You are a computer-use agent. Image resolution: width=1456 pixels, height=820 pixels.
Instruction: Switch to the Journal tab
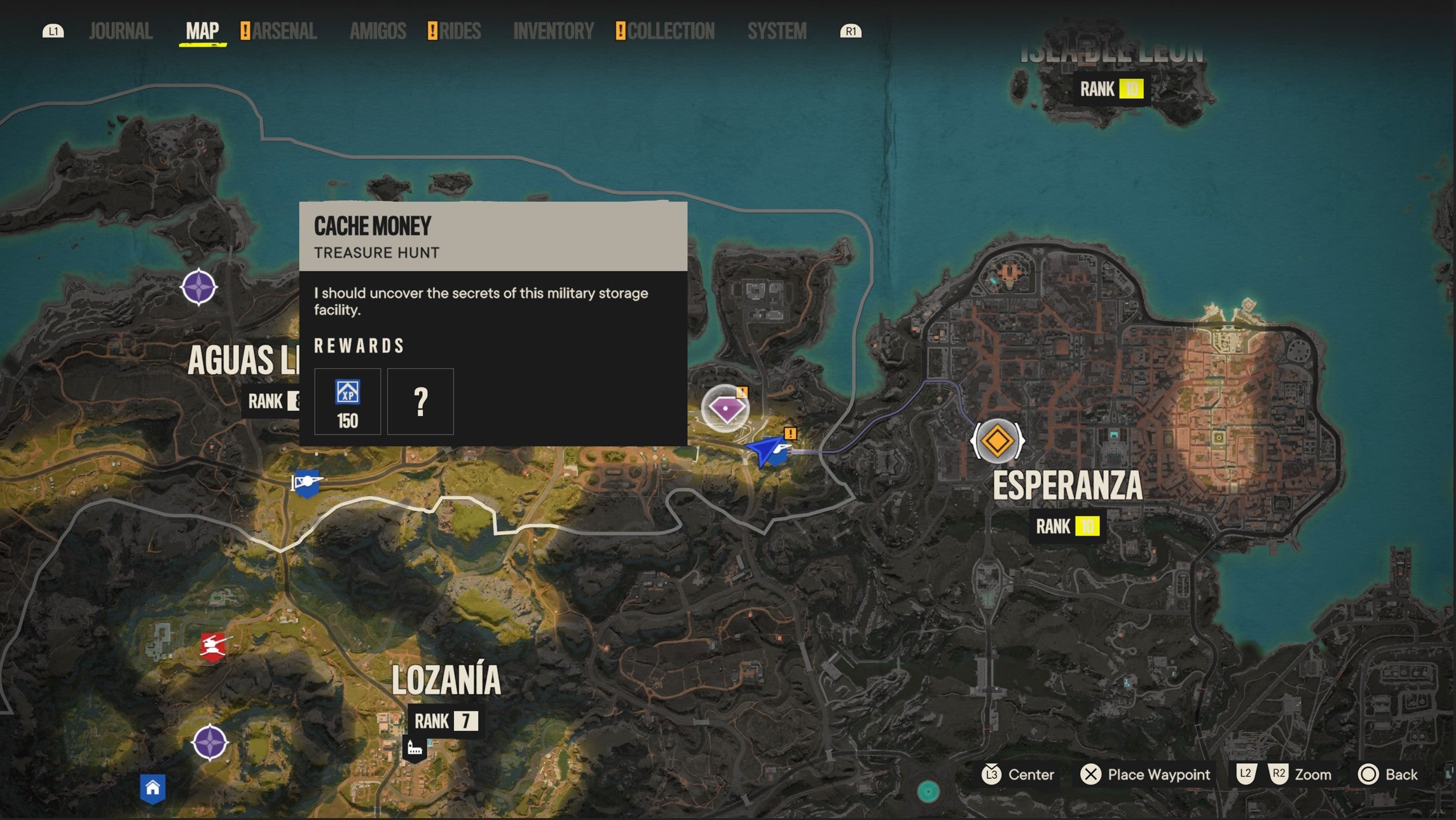point(121,31)
